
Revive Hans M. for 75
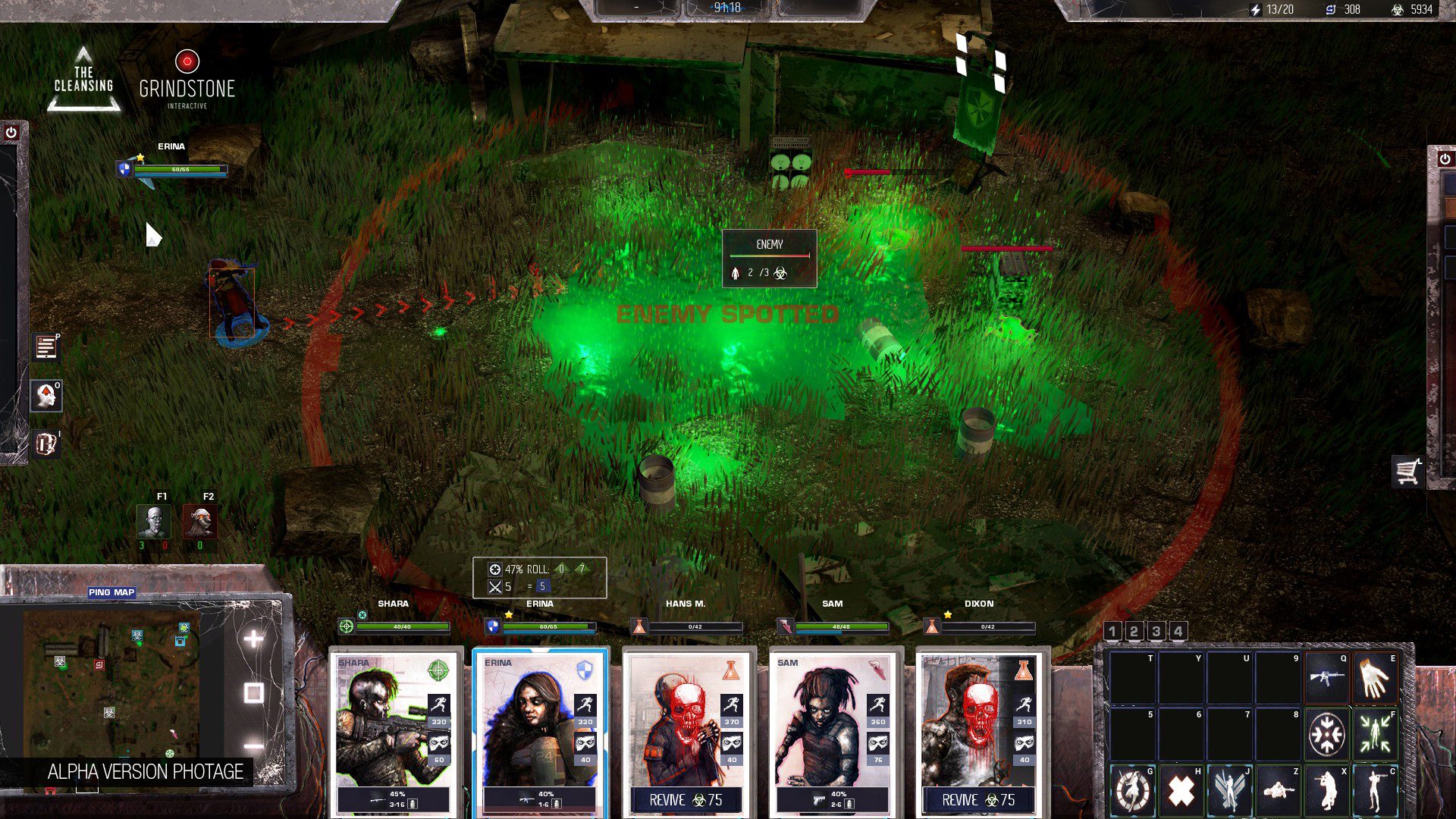click(x=686, y=800)
